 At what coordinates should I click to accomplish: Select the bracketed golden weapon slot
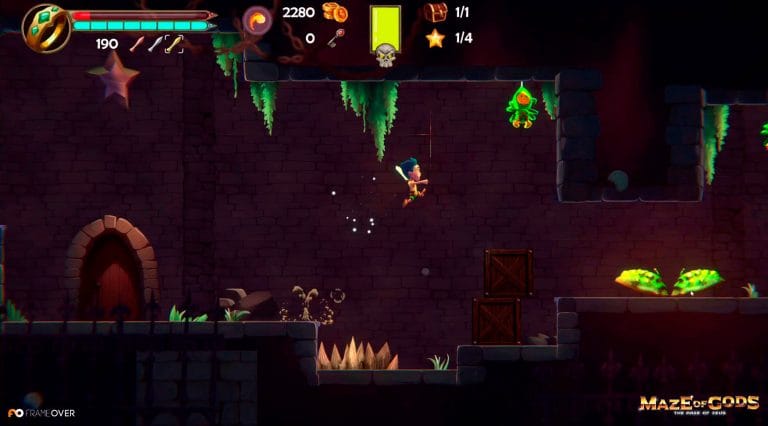(174, 44)
